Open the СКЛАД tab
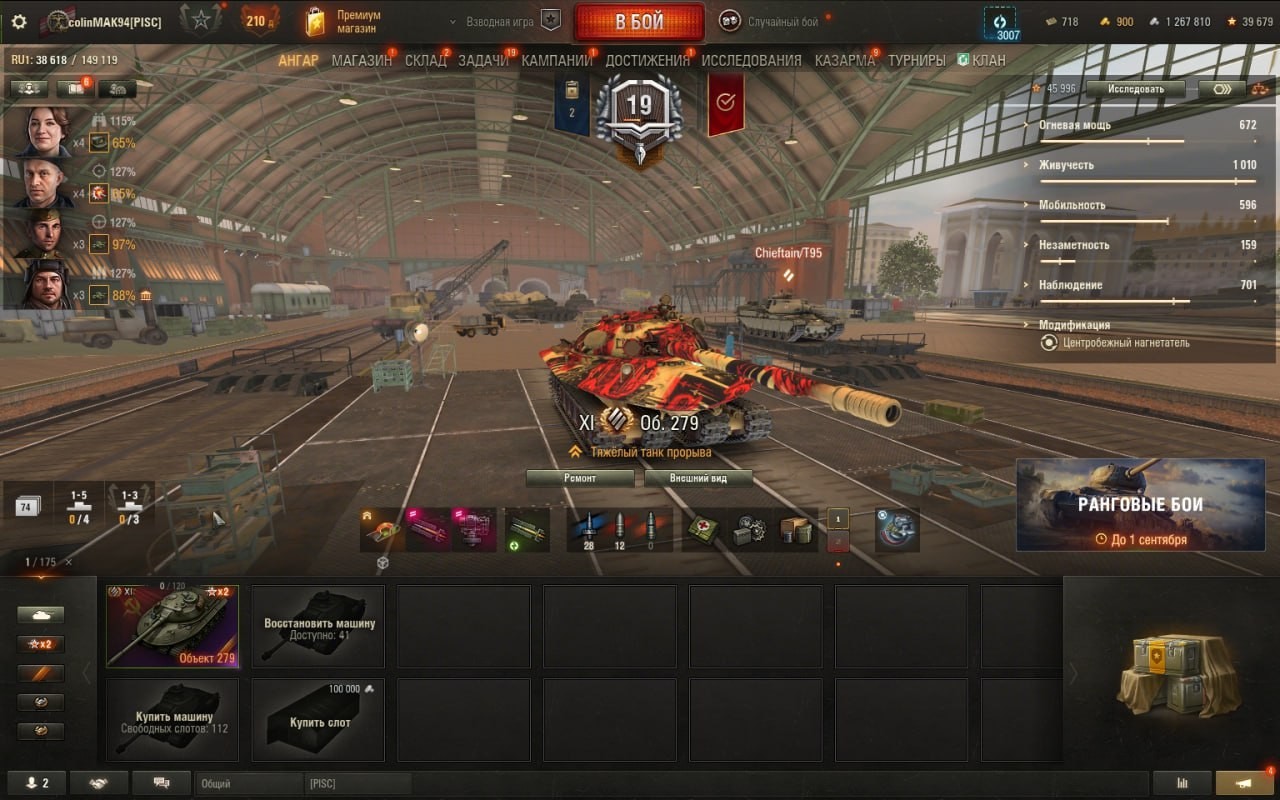 coord(425,60)
